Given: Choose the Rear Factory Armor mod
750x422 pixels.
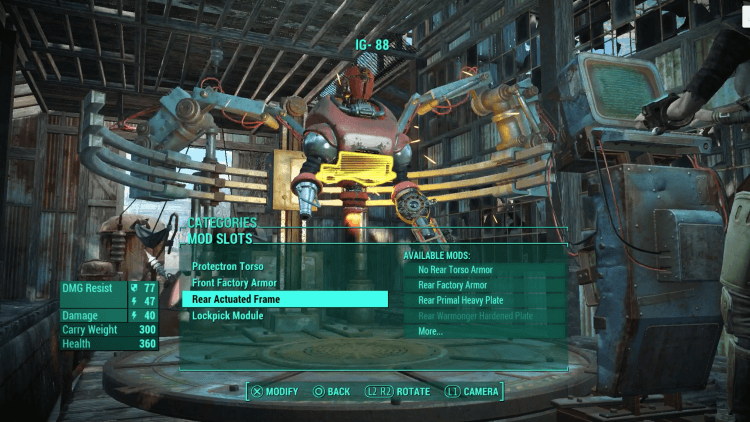Looking at the screenshot, I should tap(452, 285).
